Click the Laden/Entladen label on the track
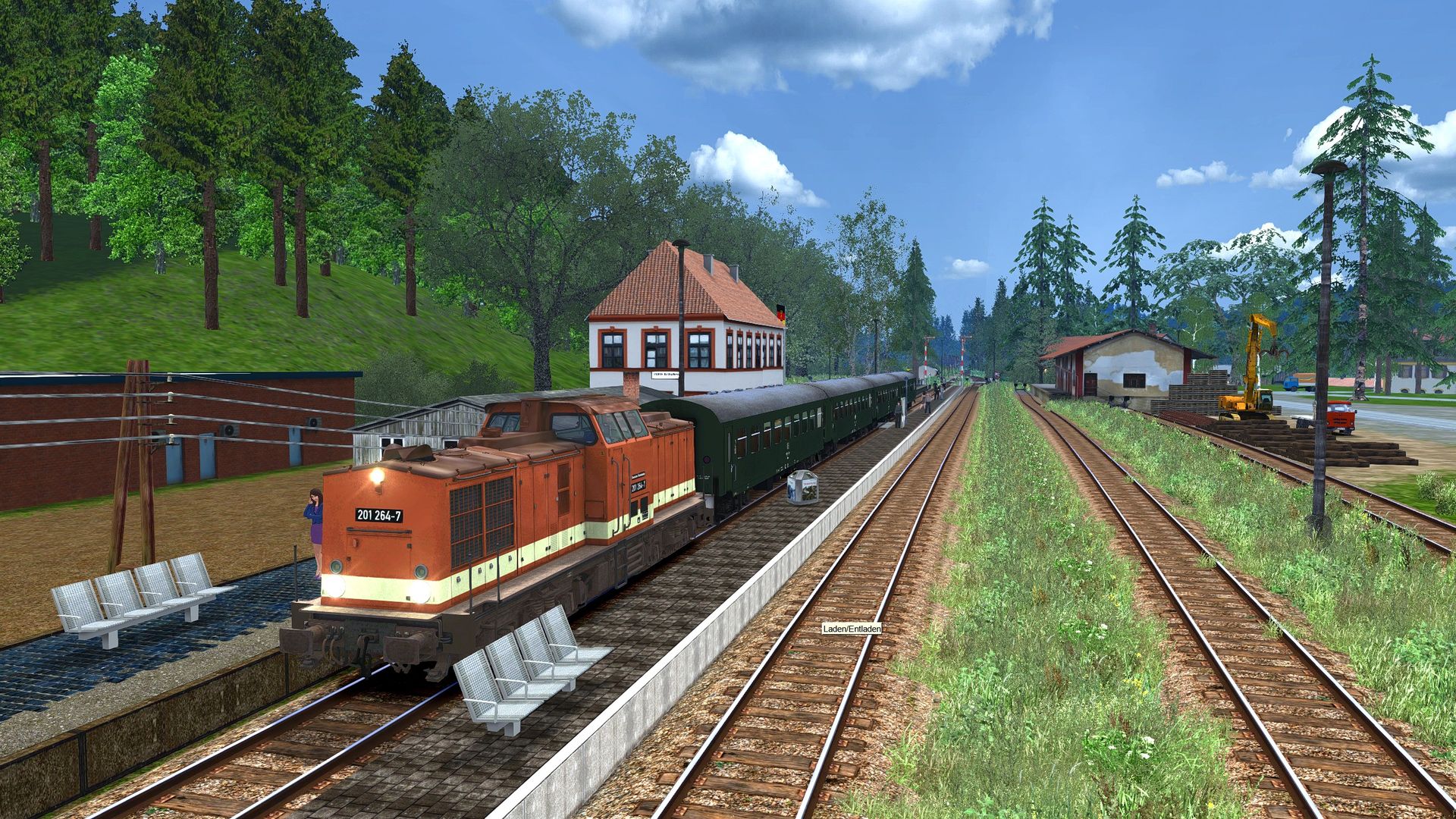The image size is (1456, 819). [852, 629]
